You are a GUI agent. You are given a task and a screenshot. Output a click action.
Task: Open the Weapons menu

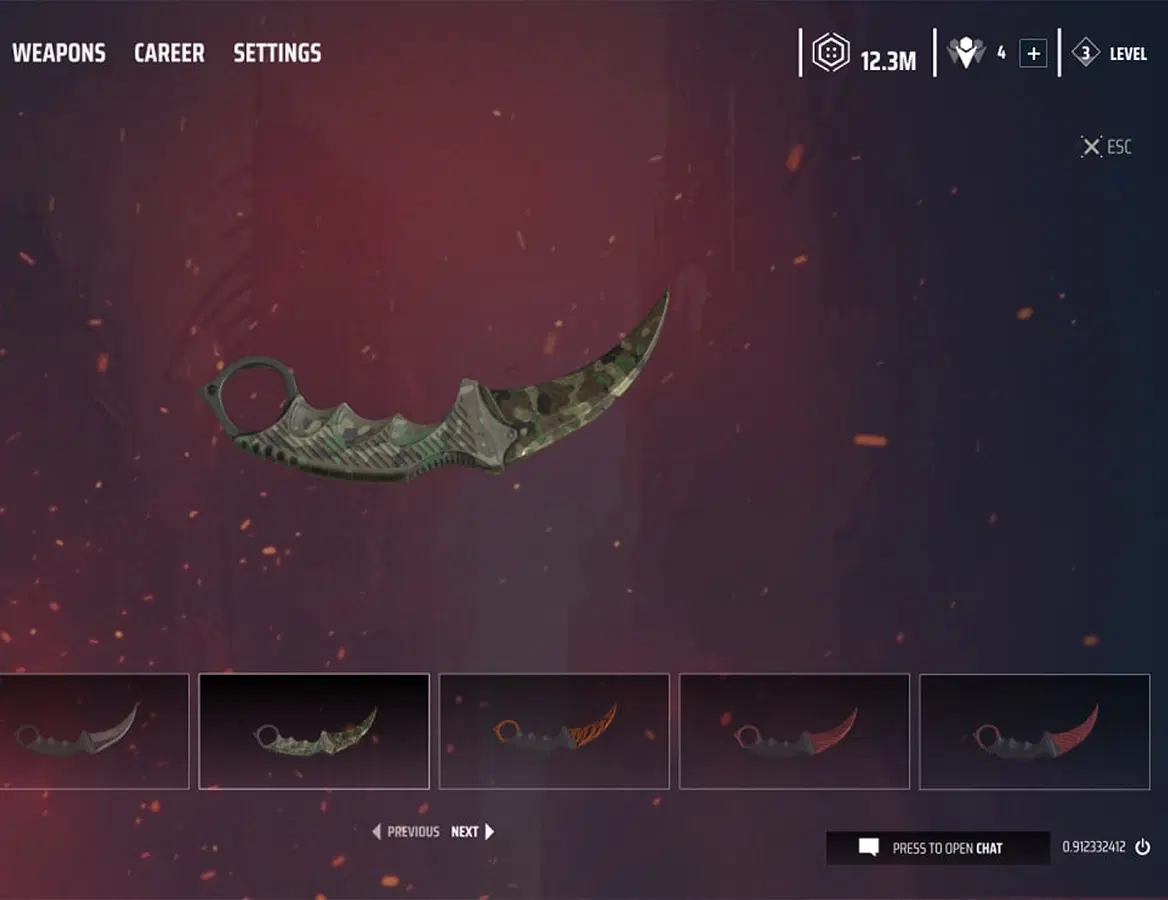point(58,53)
